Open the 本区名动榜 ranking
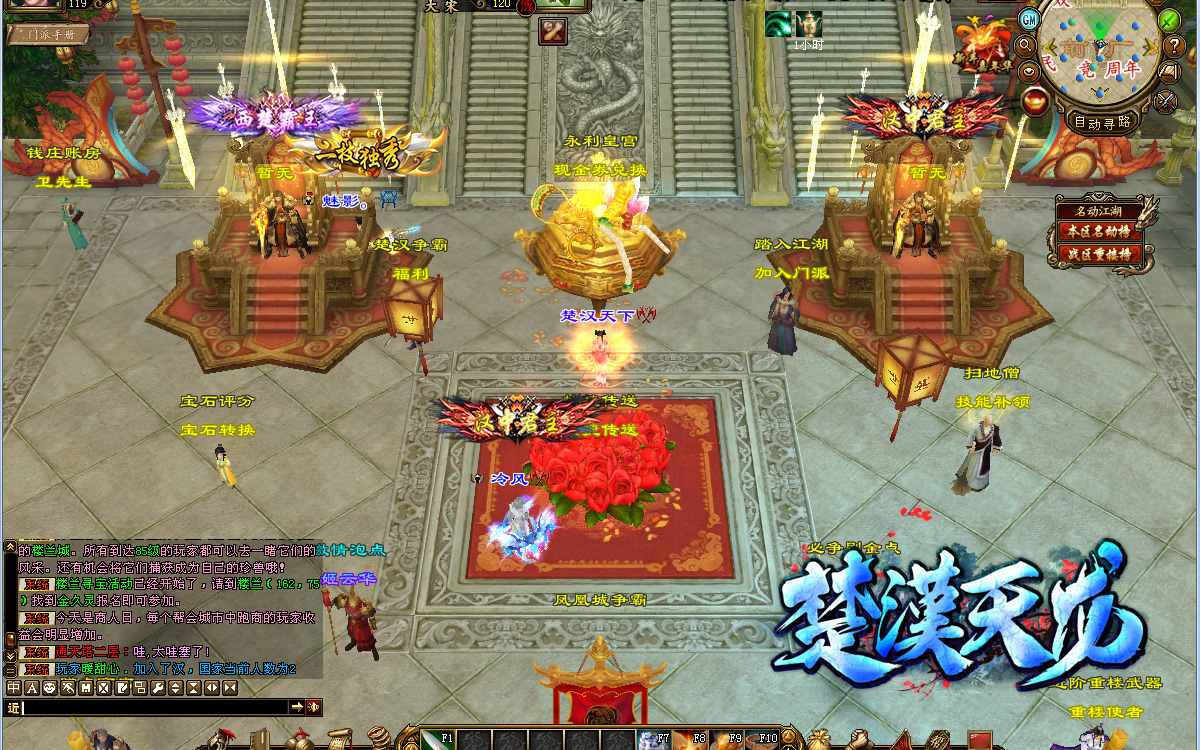 pyautogui.click(x=1099, y=231)
